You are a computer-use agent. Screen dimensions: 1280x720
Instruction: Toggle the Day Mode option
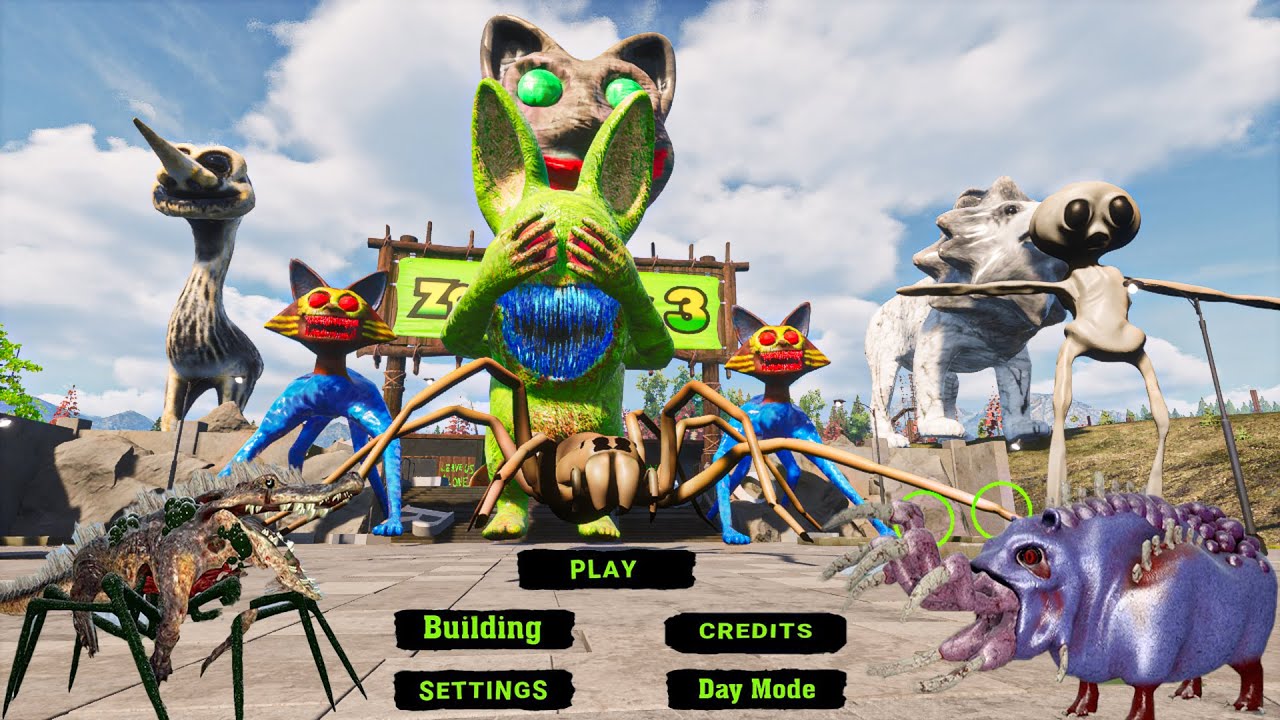pos(756,689)
